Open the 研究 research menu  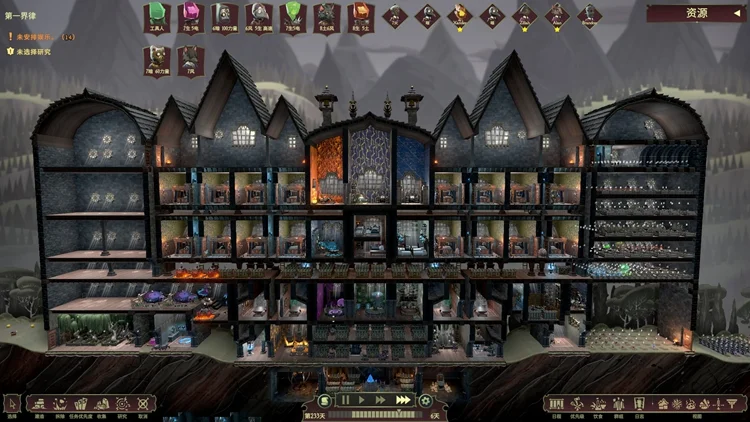(122, 404)
